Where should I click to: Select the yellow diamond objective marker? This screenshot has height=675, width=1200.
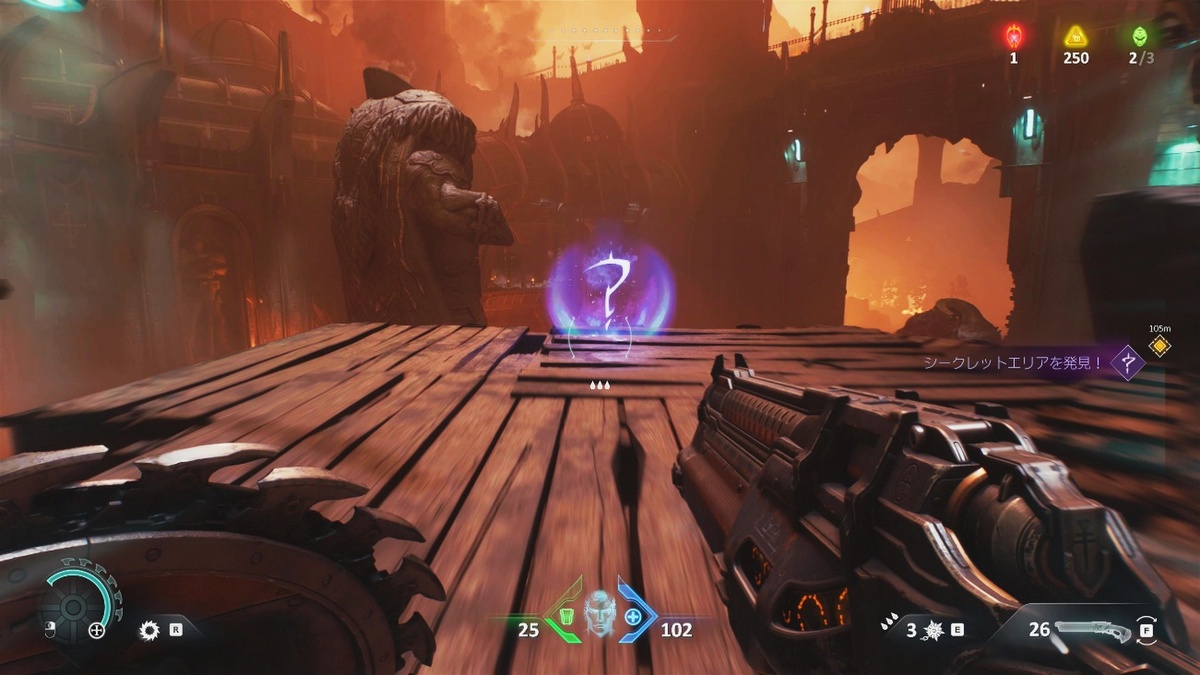tap(1159, 346)
